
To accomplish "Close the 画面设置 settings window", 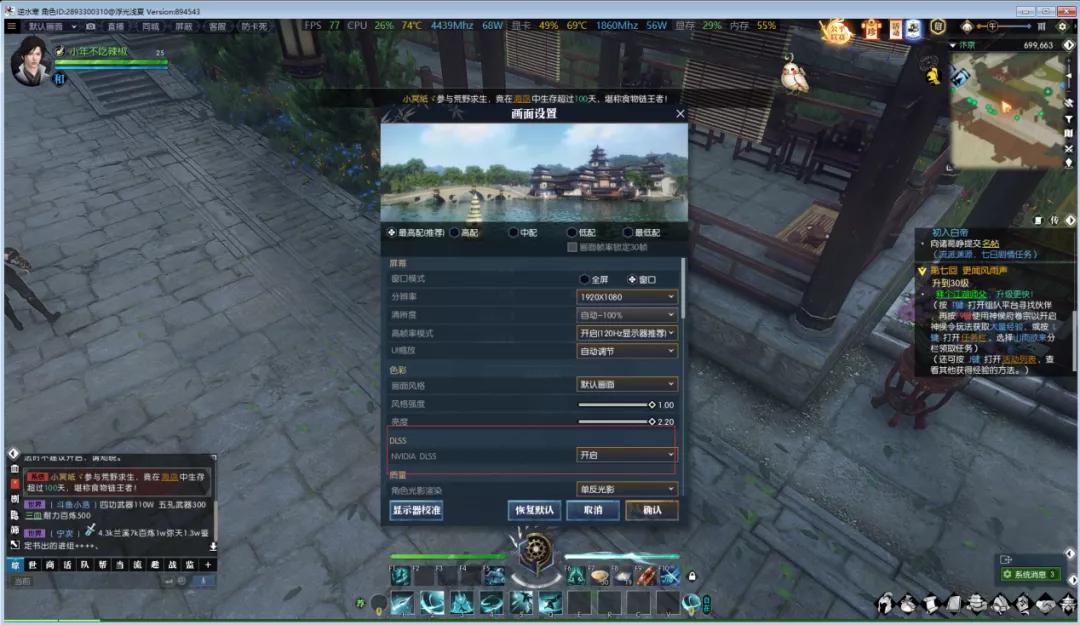I will click(680, 114).
